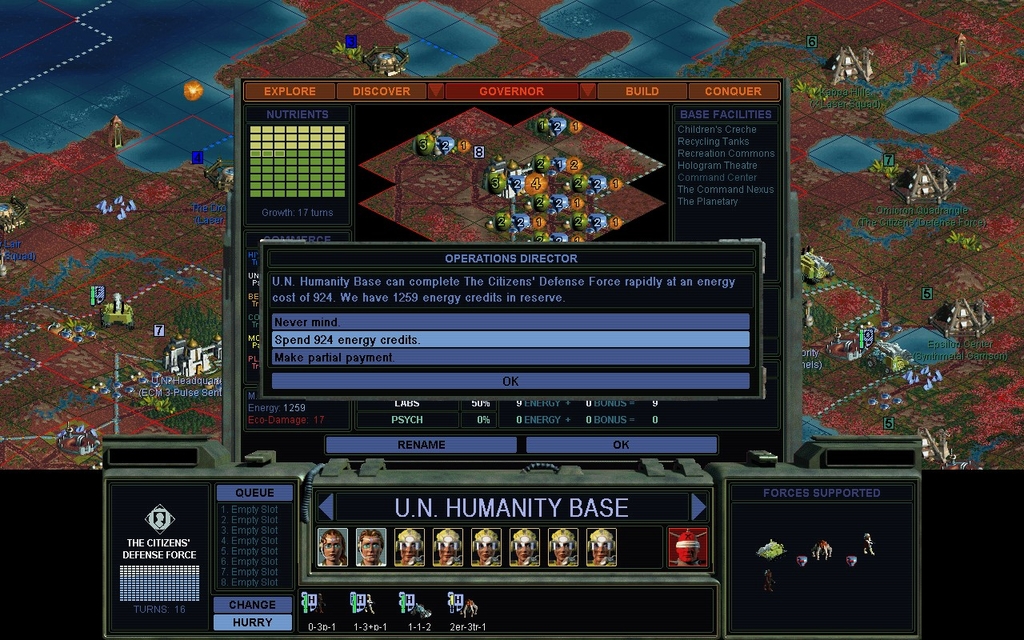
Task: Select Spend 924 energy credits
Action: 510,340
